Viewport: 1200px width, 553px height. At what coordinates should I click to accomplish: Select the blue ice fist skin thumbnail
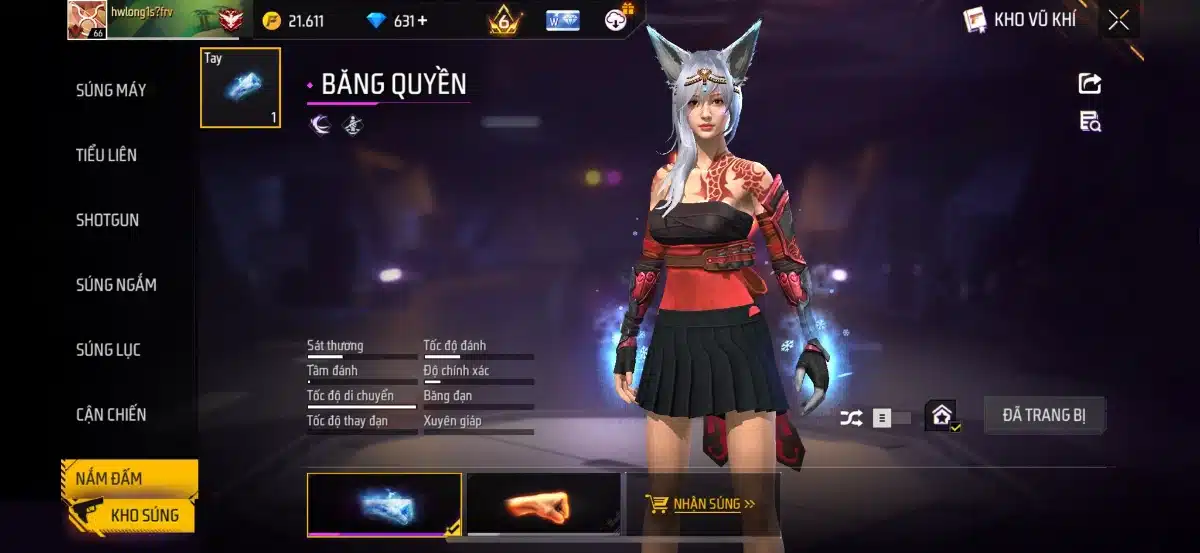[x=384, y=504]
